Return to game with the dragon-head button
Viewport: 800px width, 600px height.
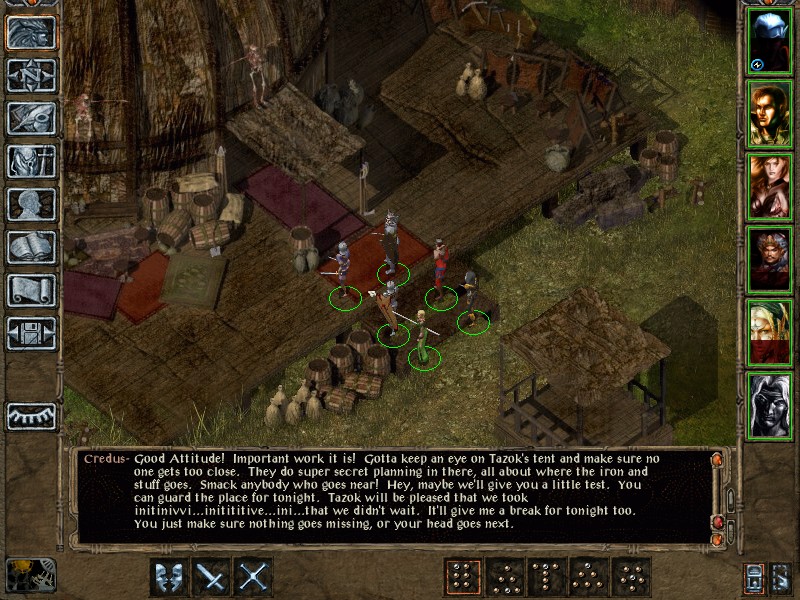[31, 32]
